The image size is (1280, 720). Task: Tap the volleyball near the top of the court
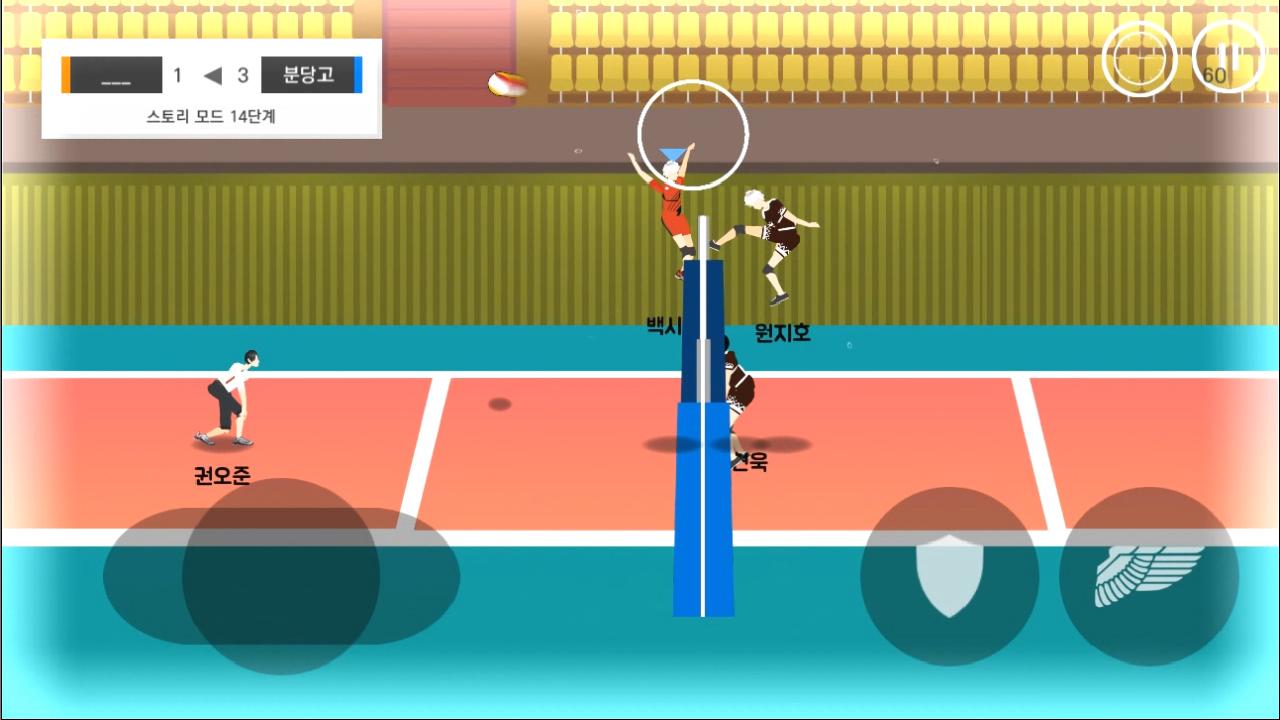point(506,83)
